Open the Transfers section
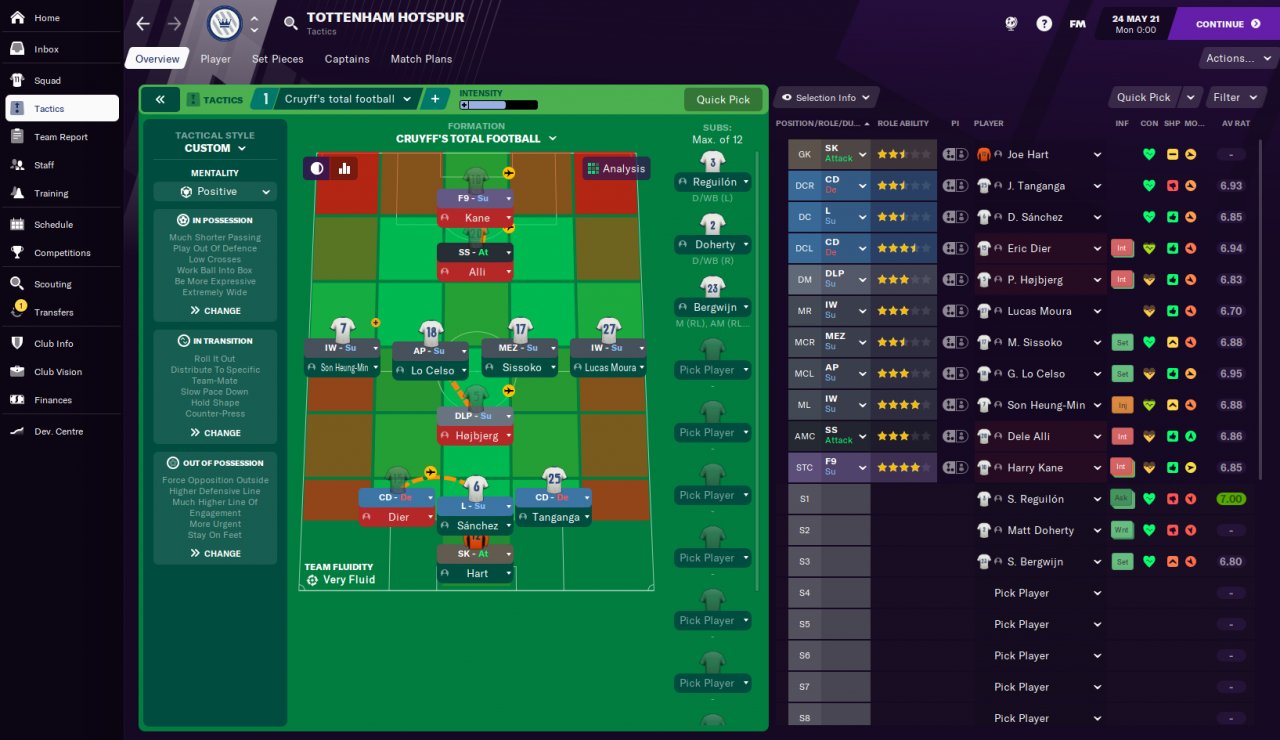Screen dimensions: 1280x740 [x=53, y=312]
